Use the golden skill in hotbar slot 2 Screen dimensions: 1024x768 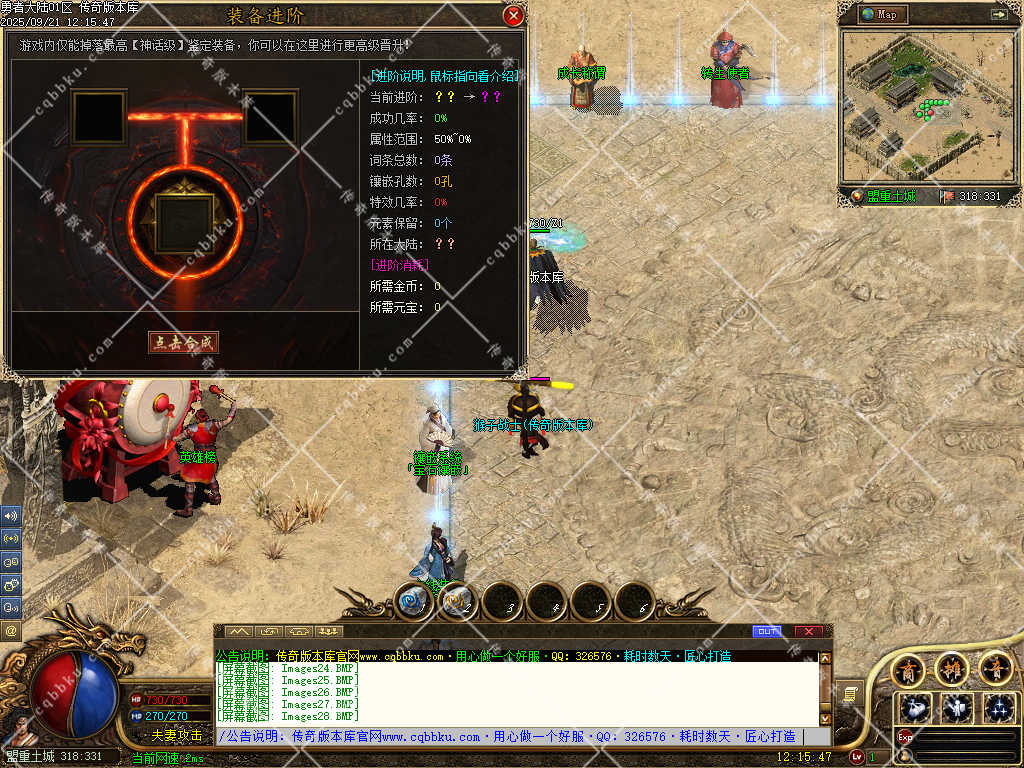458,601
